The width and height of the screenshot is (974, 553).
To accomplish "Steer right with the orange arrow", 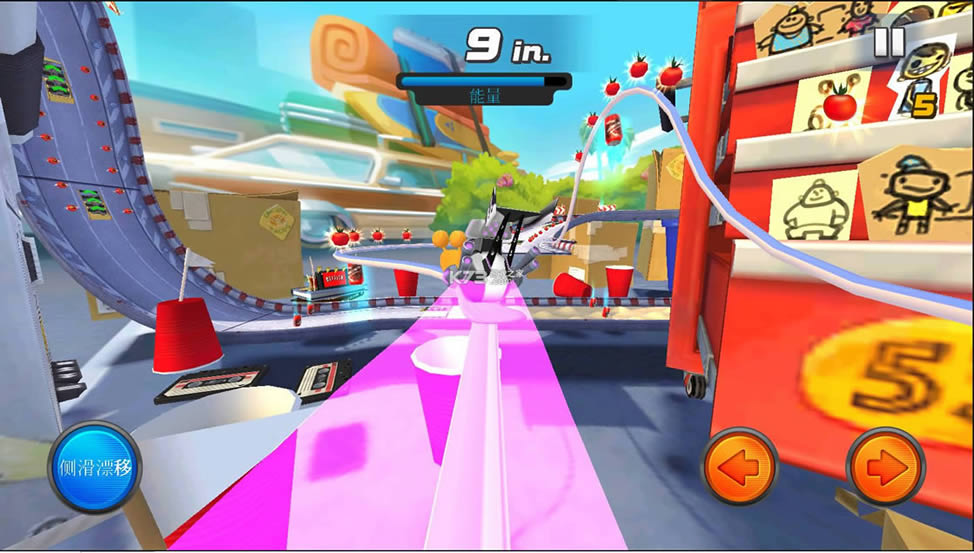I will click(x=885, y=466).
